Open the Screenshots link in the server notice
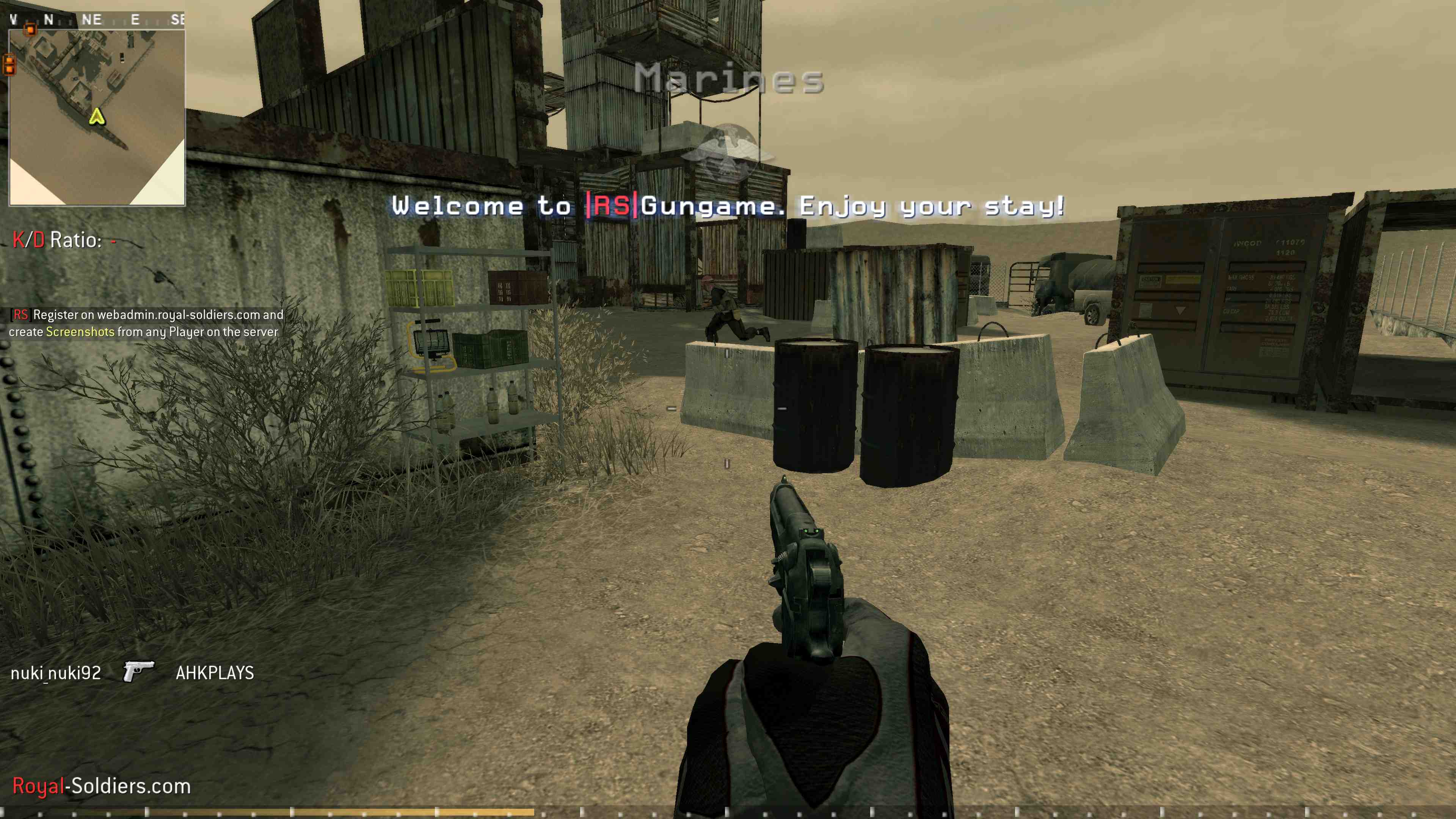This screenshot has width=1456, height=819. click(79, 333)
